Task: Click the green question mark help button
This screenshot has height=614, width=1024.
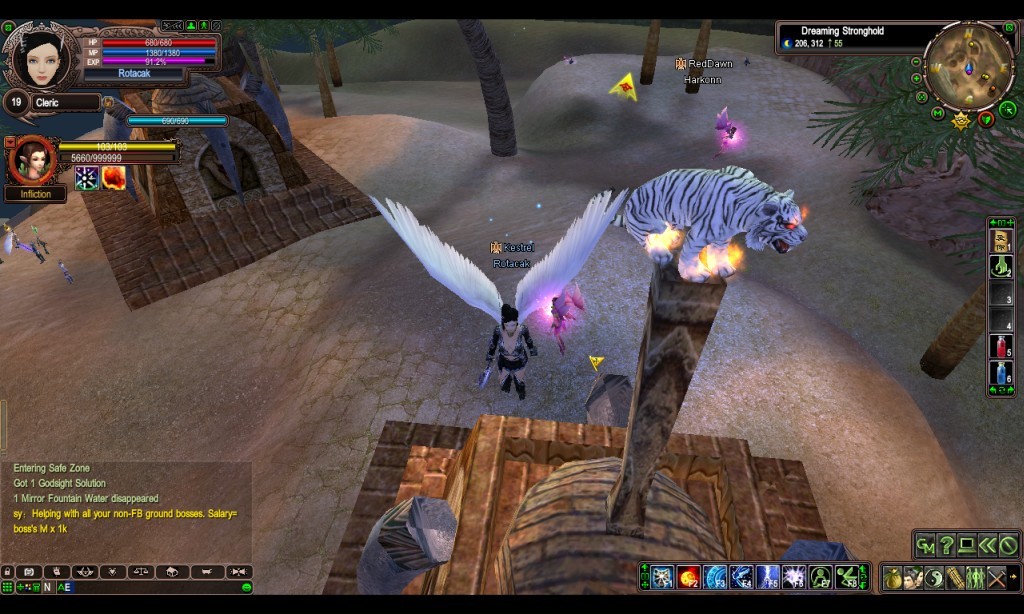Action: coord(946,546)
